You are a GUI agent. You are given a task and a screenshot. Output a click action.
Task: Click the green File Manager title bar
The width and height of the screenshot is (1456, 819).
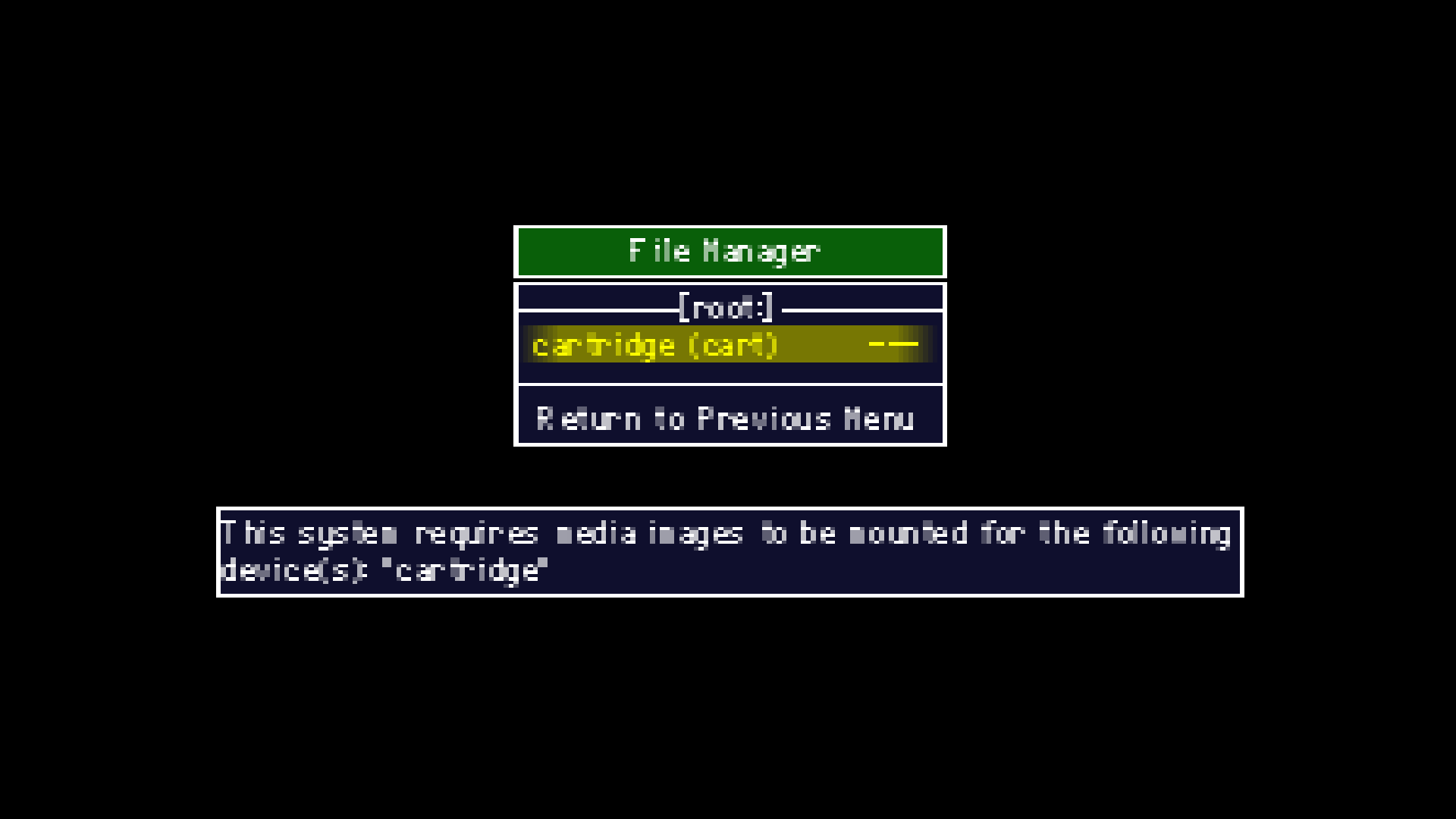[x=728, y=251]
